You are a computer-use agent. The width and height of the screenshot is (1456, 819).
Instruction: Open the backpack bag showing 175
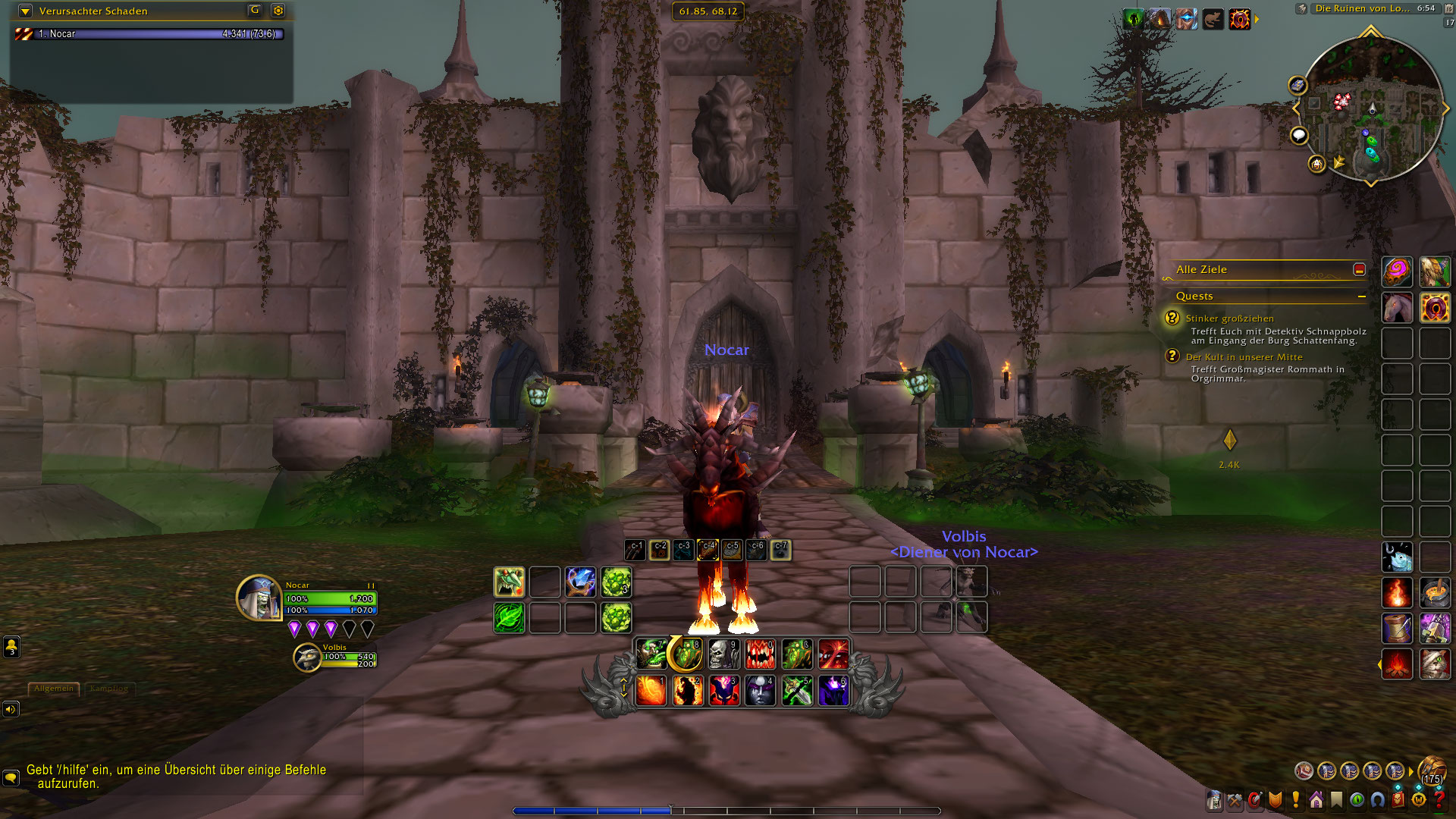(1432, 770)
